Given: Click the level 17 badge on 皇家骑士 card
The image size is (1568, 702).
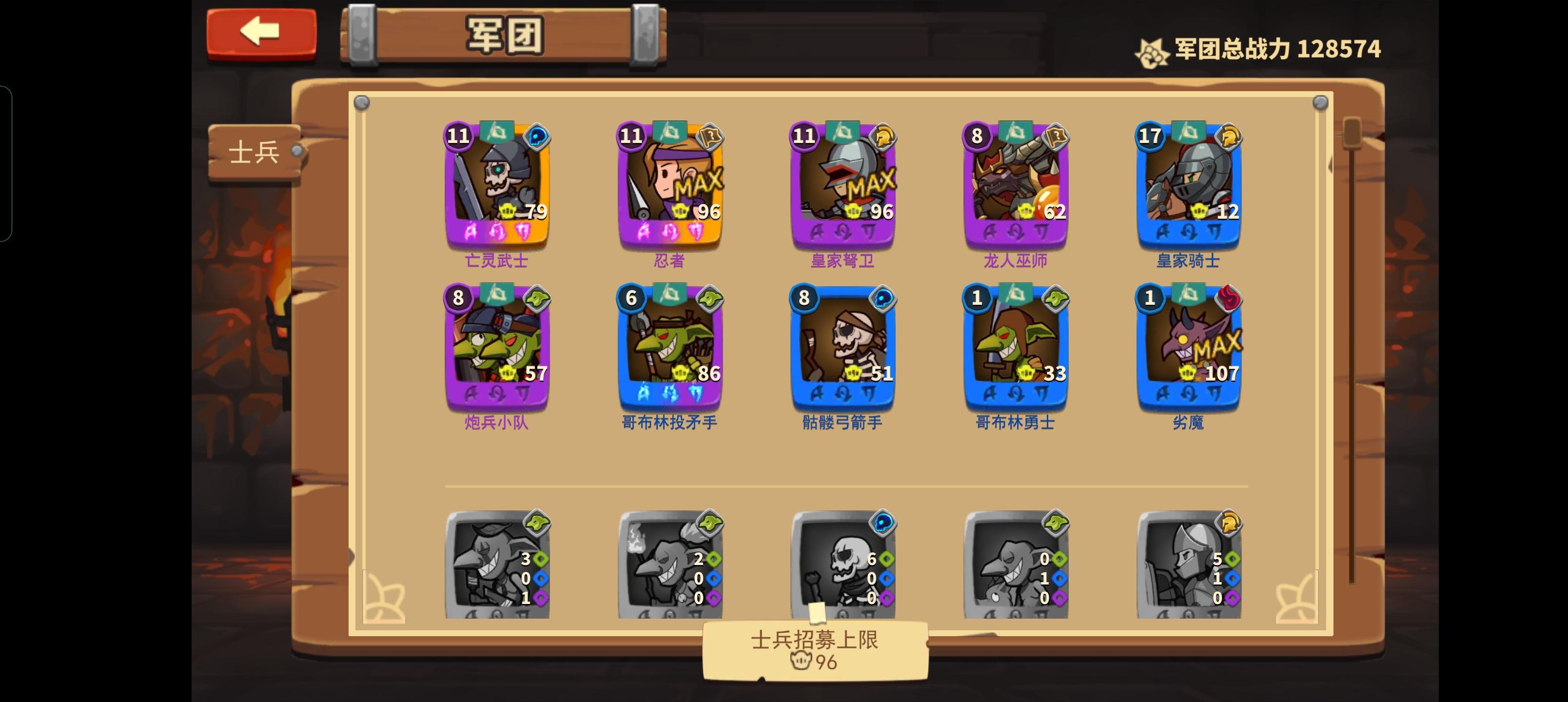Looking at the screenshot, I should [1151, 137].
